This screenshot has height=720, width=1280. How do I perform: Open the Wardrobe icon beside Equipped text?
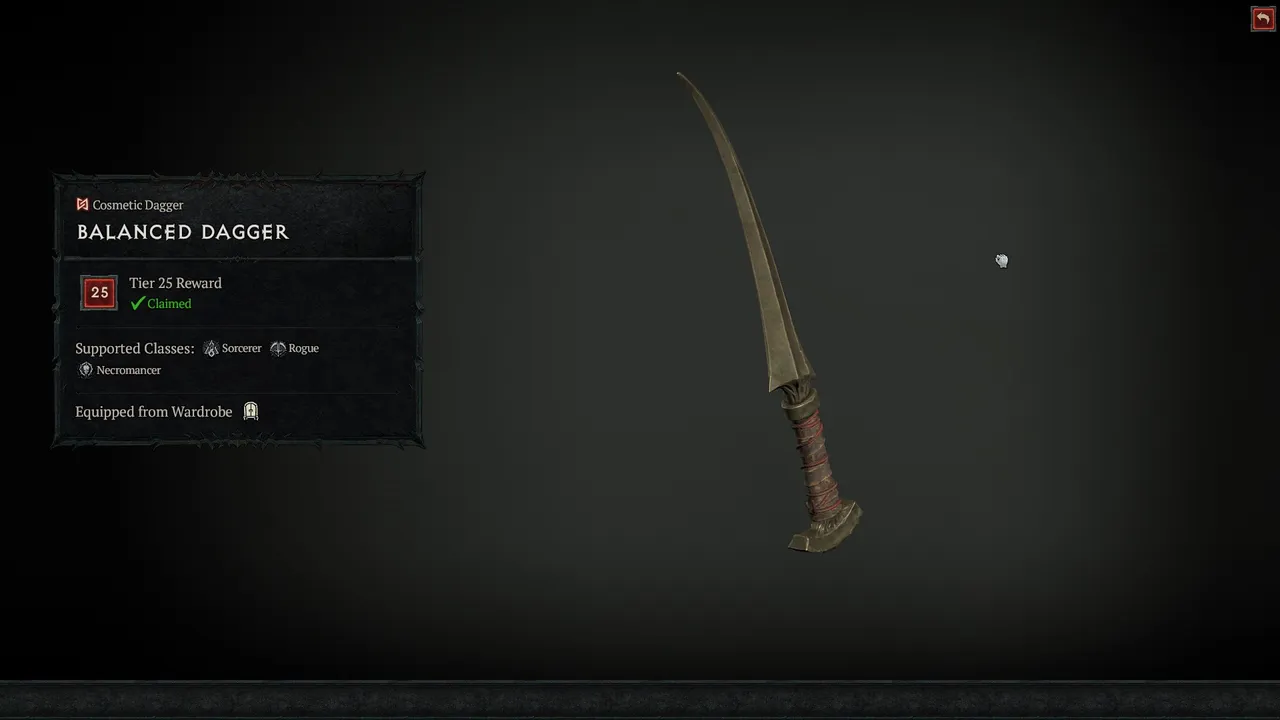(x=251, y=411)
